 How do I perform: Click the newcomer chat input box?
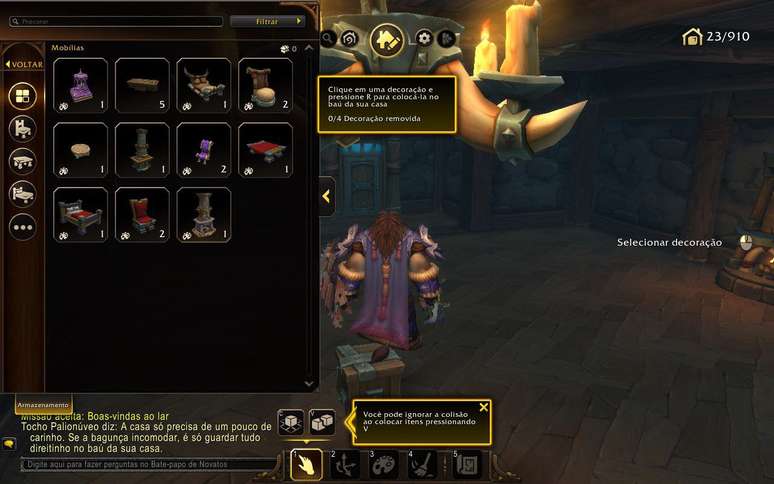145,465
